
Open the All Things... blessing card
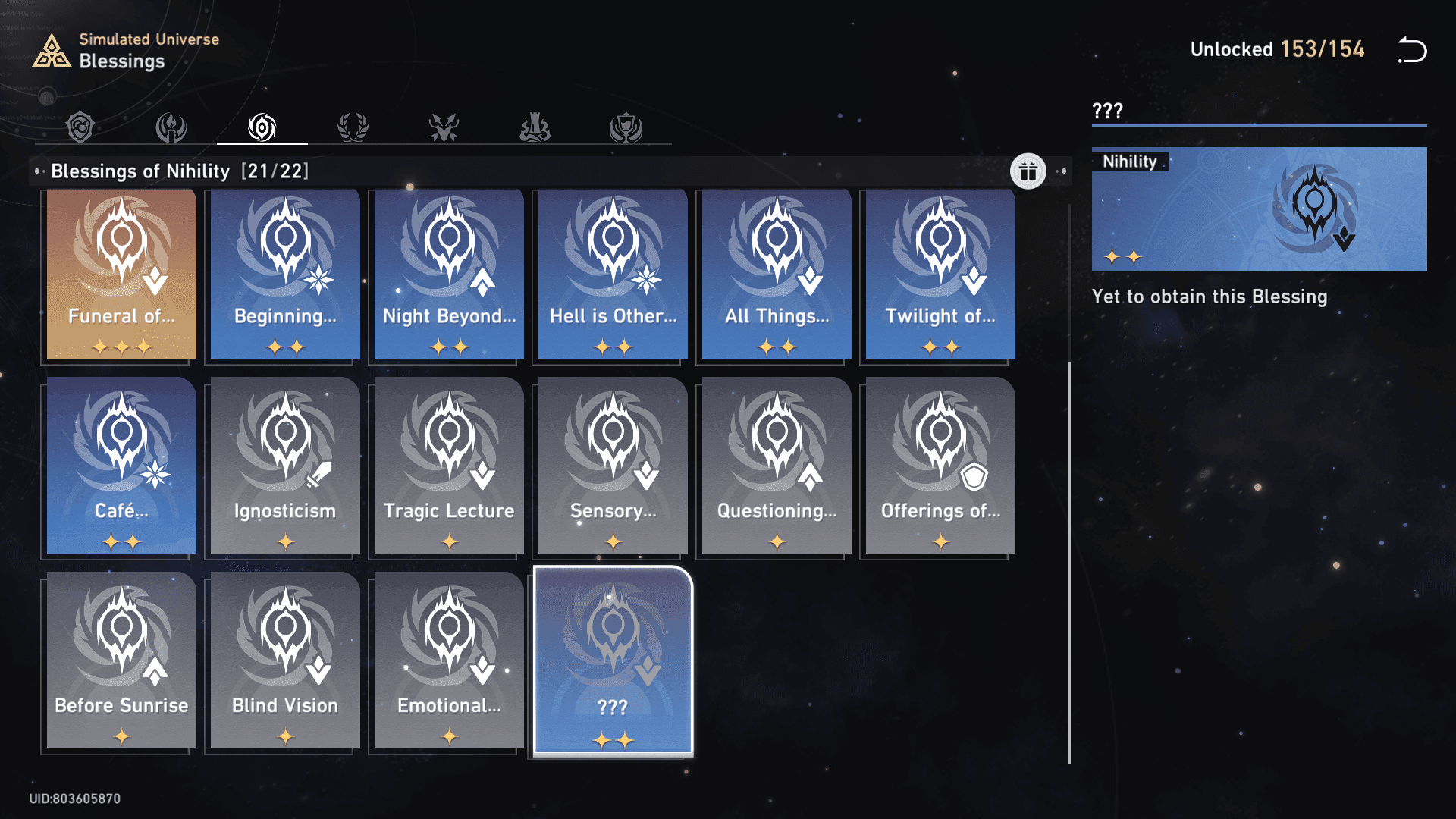click(777, 274)
